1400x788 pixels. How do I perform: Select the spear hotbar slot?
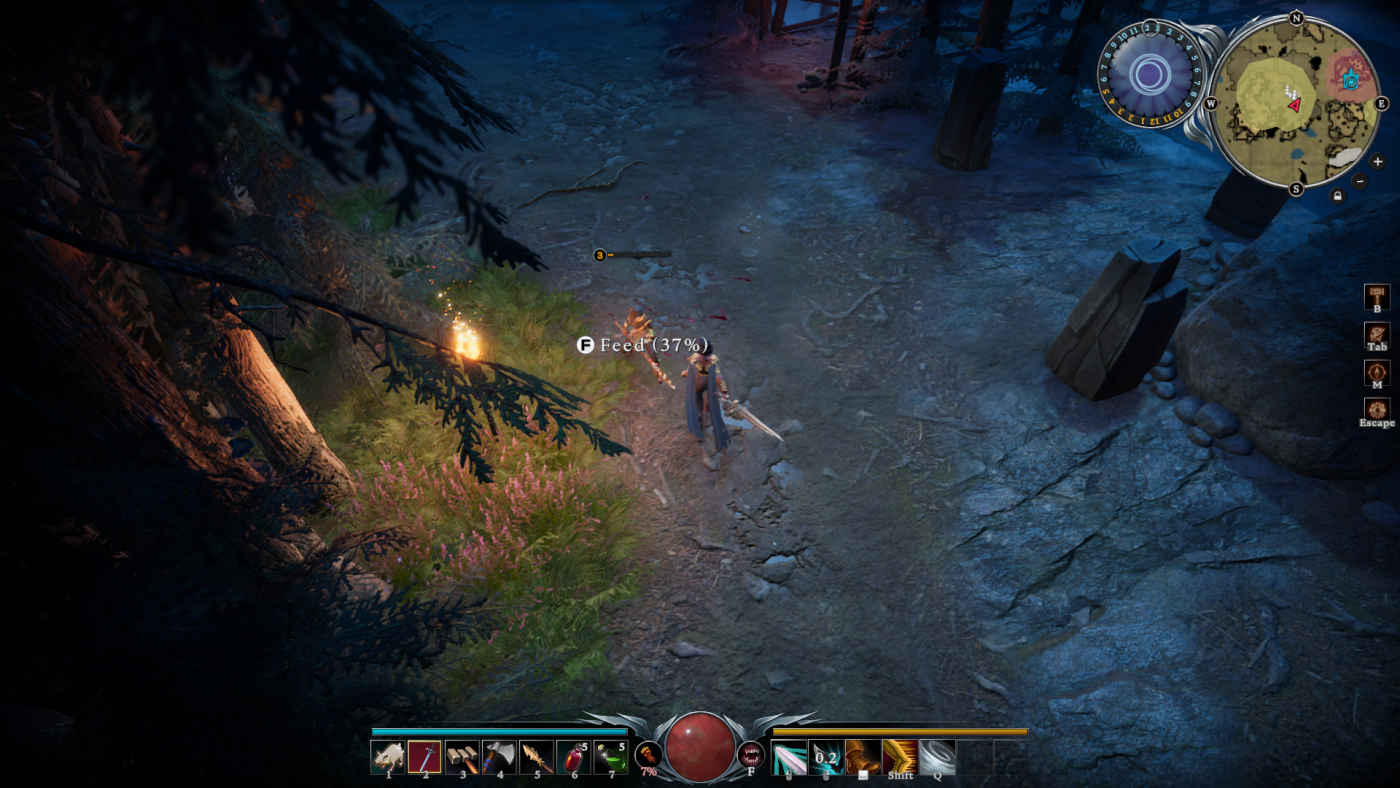[536, 757]
